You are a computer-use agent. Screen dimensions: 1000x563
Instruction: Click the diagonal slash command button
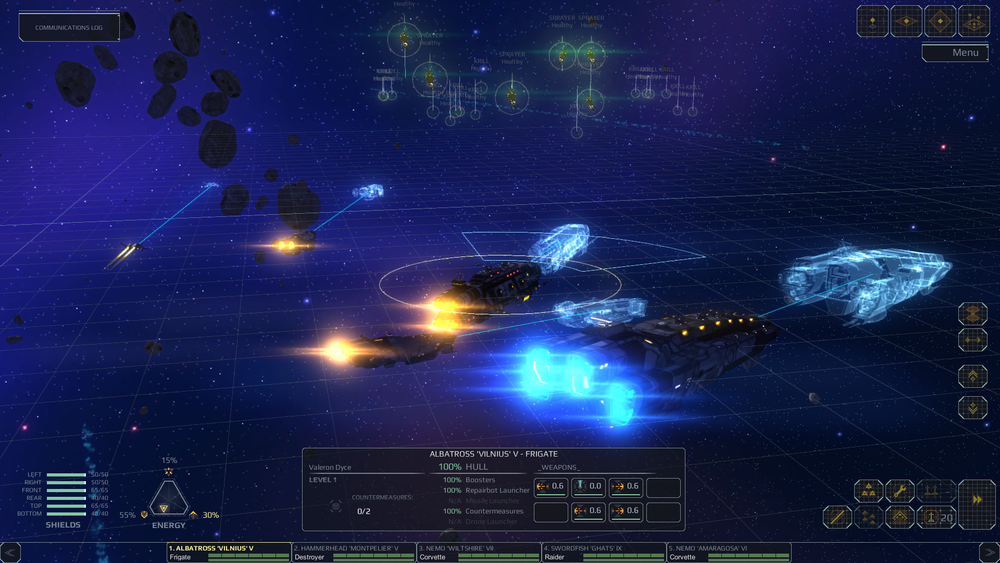(837, 517)
